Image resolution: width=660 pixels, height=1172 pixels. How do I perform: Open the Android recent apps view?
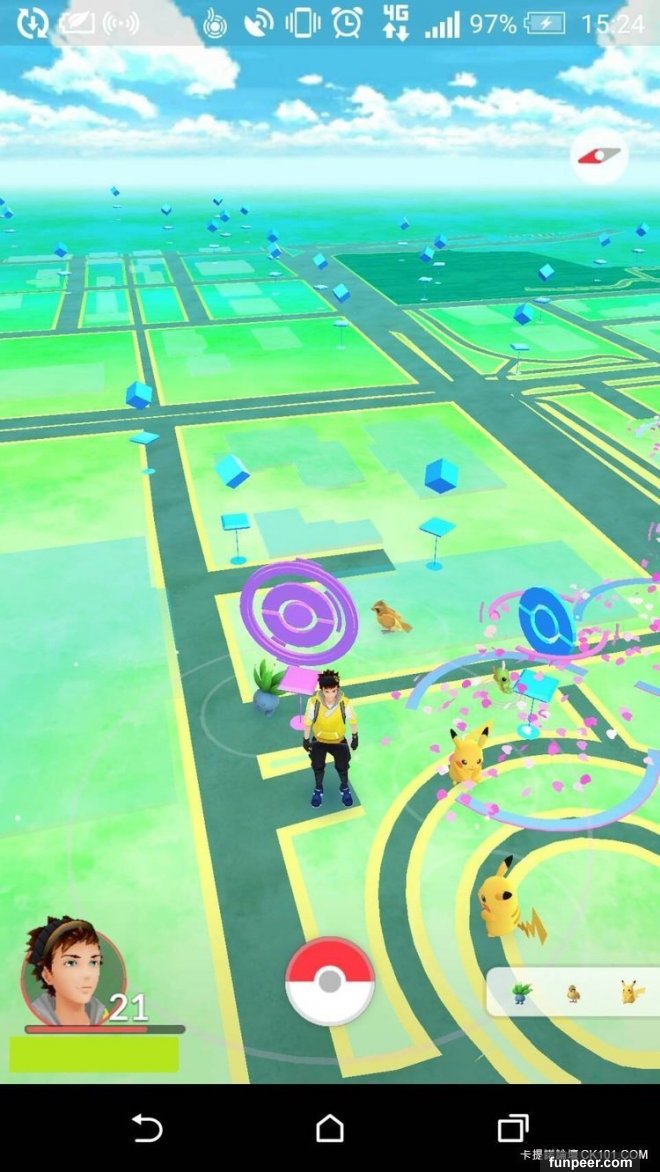tap(513, 1128)
